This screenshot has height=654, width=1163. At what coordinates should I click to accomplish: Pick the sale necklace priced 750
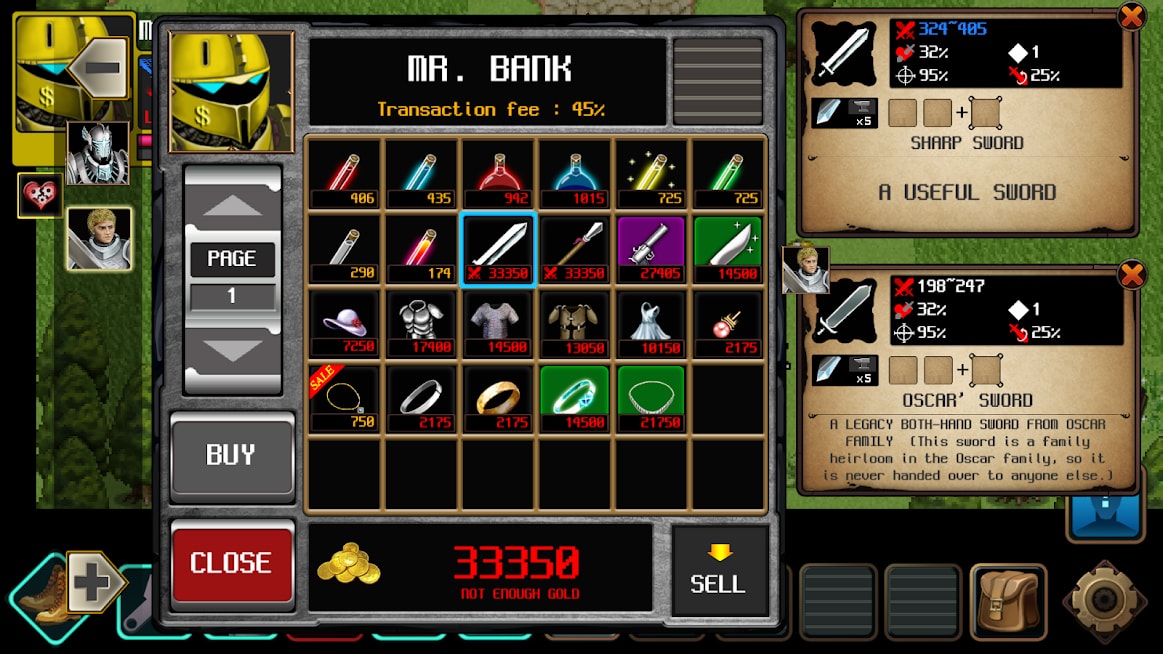pyautogui.click(x=344, y=398)
